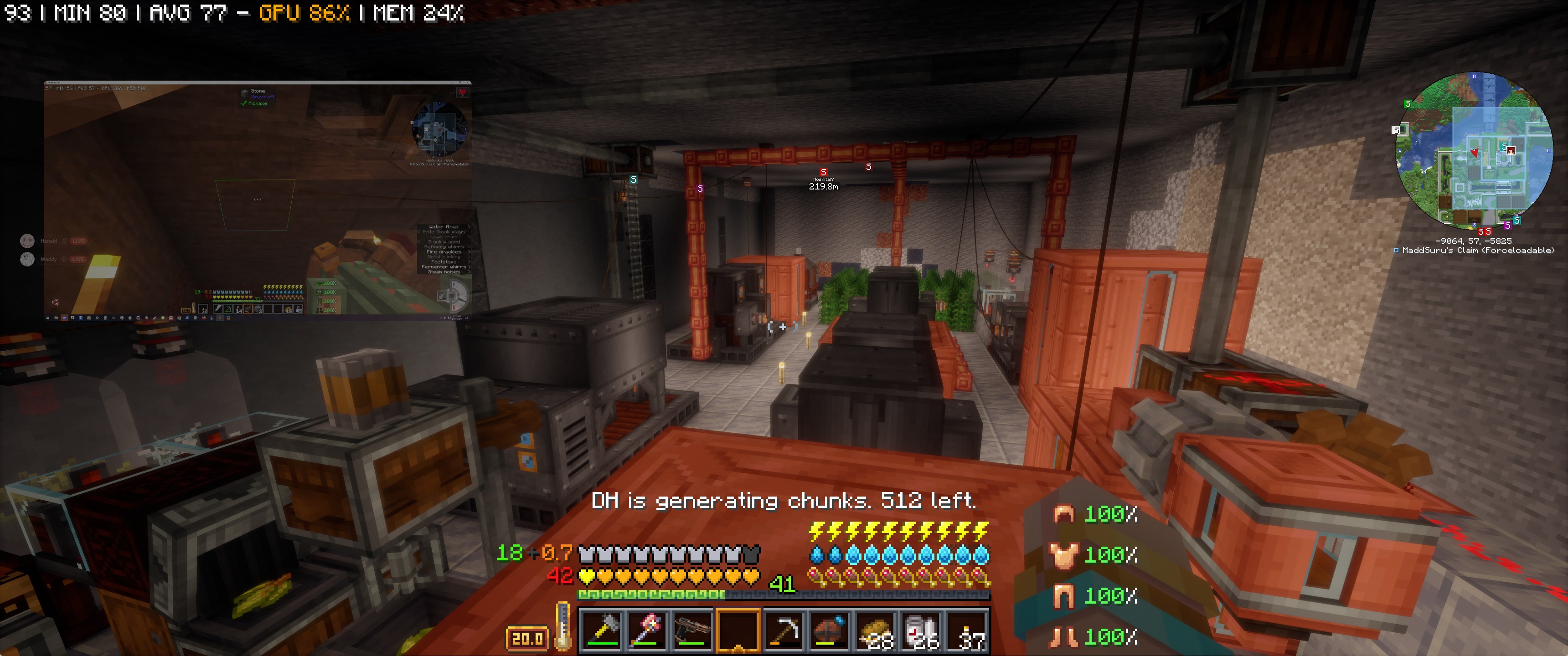Select the iron pickaxe hotbar slot
Screen dimensions: 1568x656
(x=784, y=630)
